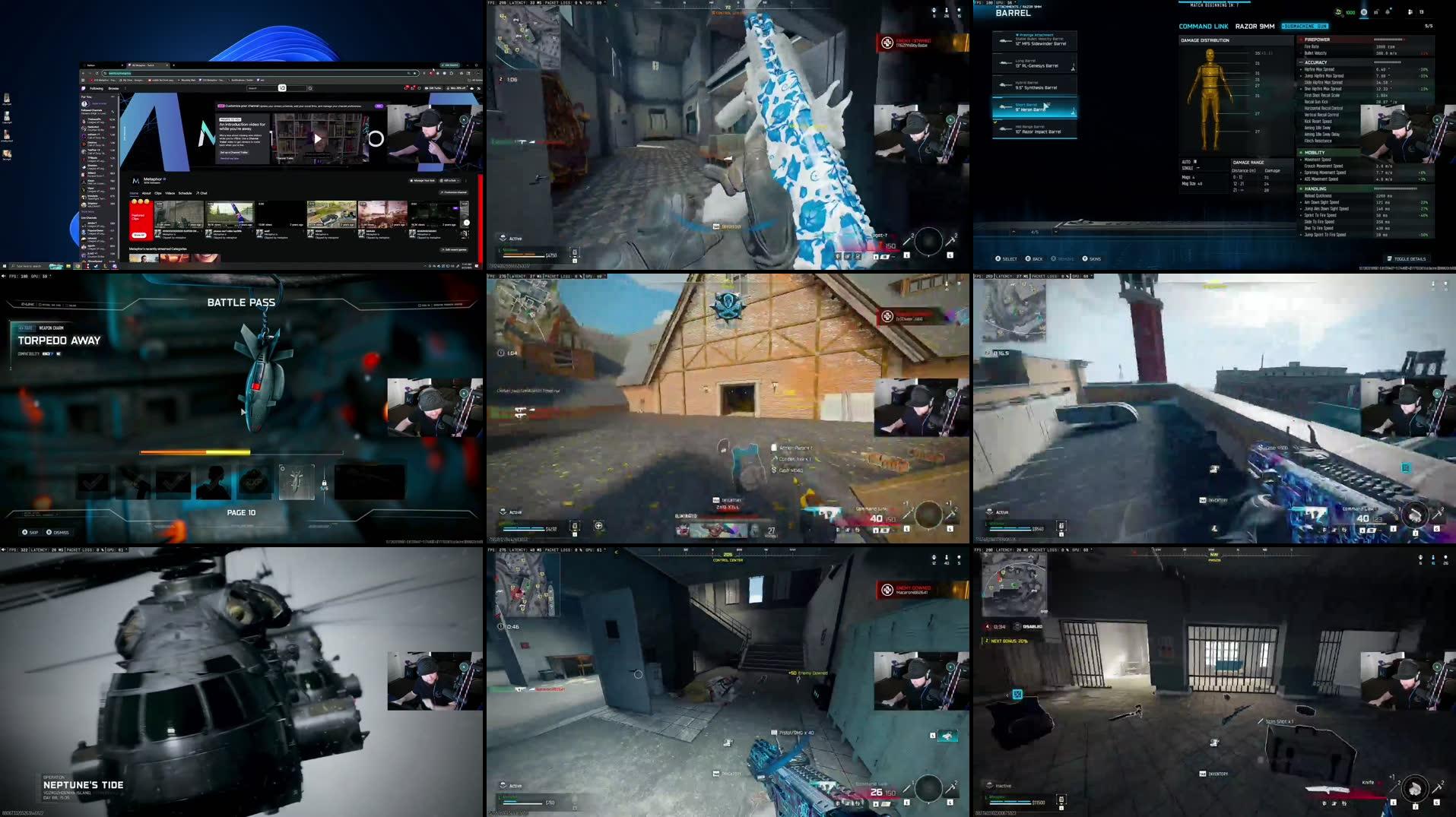Click the search magnifier icon on Twitch
Screen dimensions: 1456x817
coord(310,88)
